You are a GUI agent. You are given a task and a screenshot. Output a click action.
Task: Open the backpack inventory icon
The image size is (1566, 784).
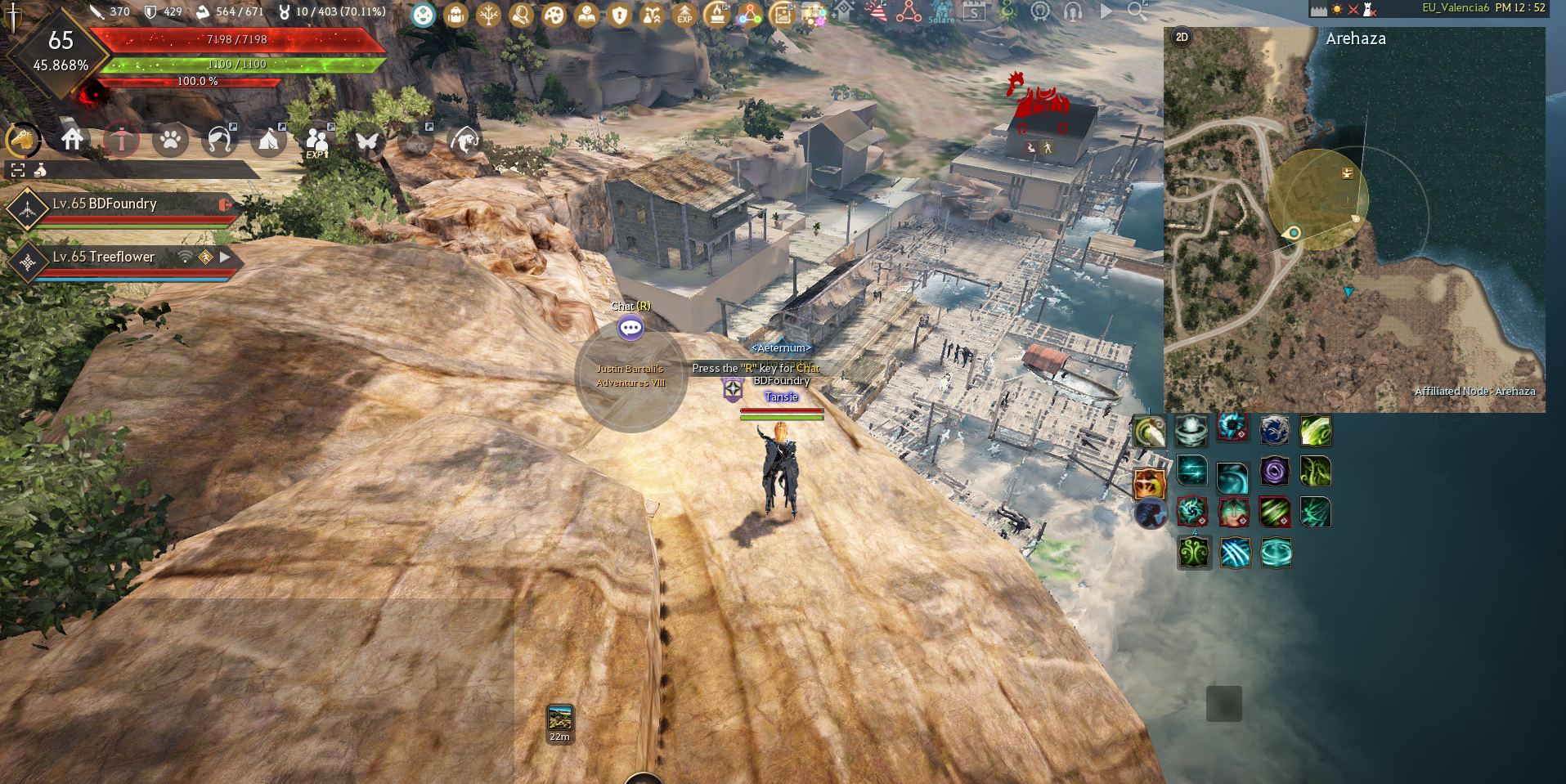[455, 15]
